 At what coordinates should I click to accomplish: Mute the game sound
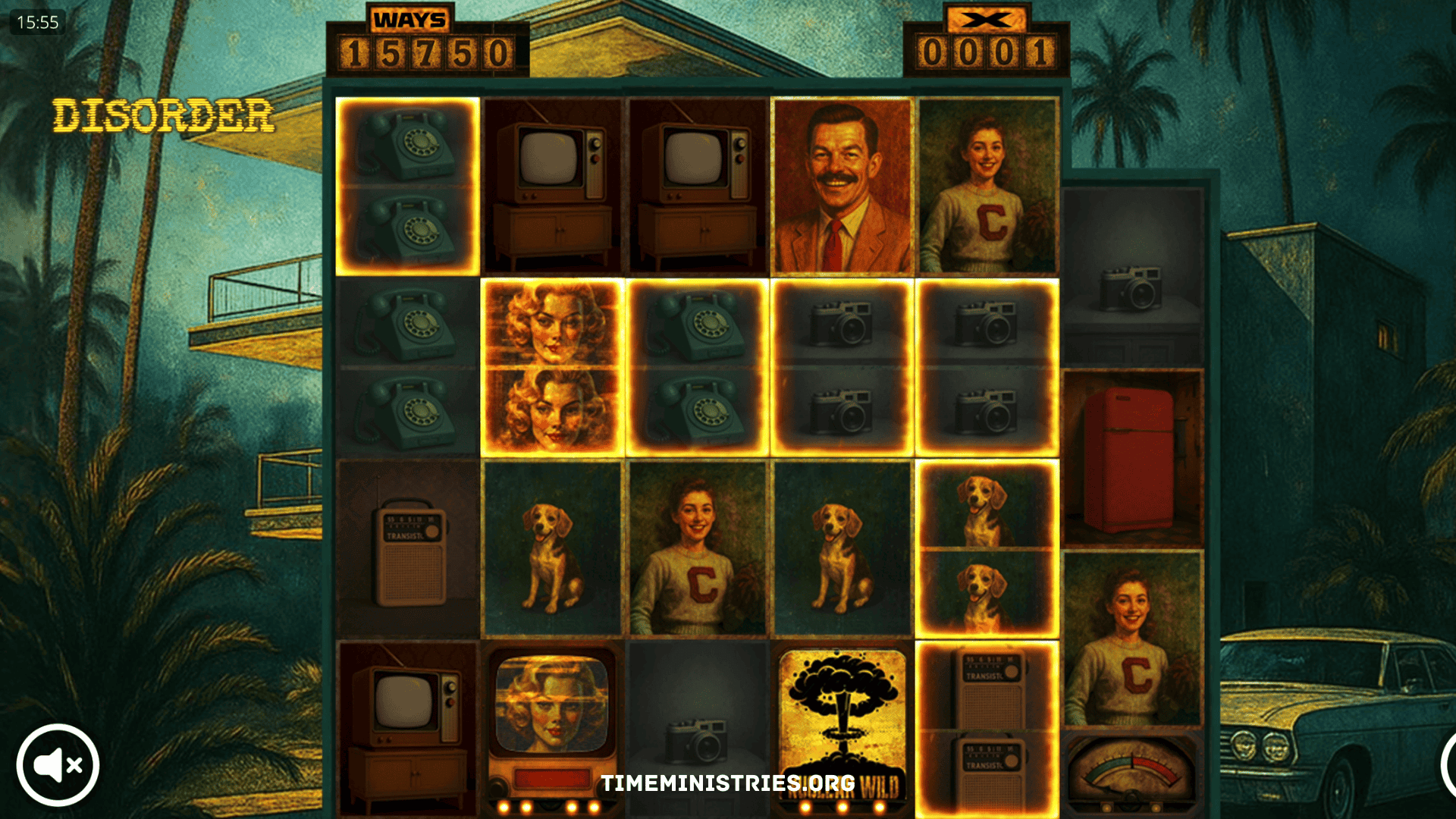pyautogui.click(x=59, y=764)
